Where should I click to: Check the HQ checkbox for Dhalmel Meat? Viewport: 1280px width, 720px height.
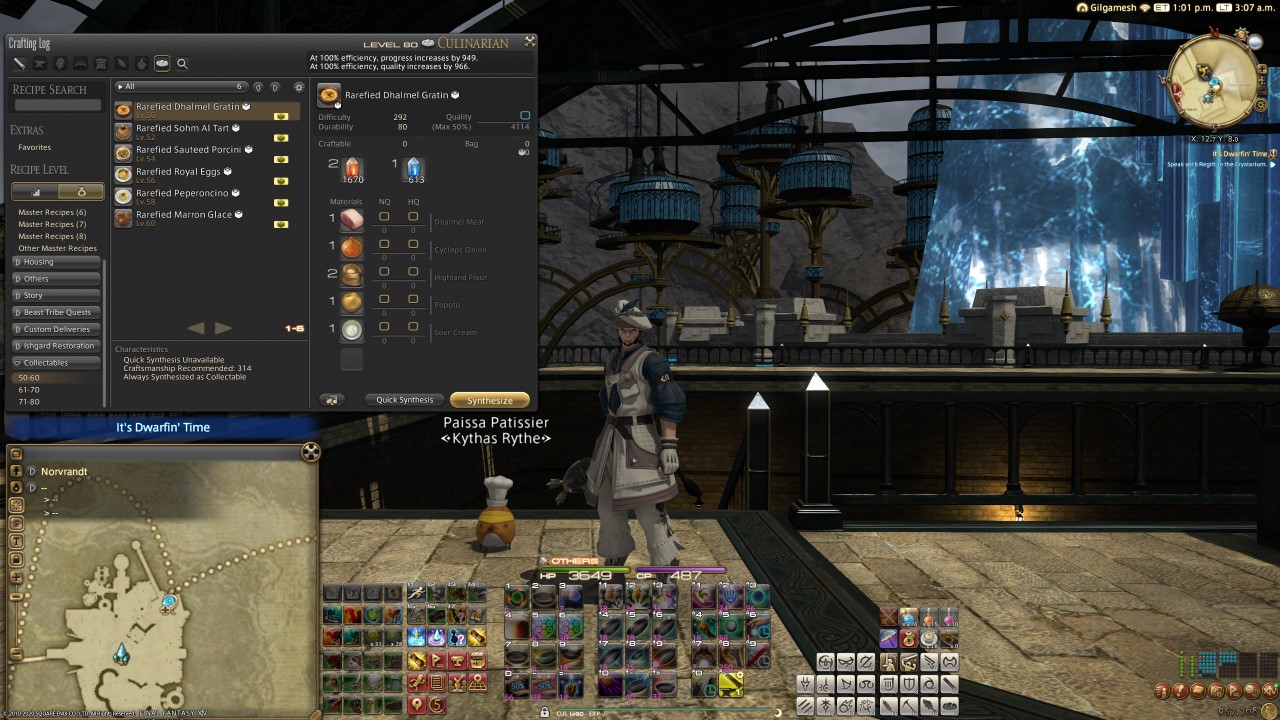(x=413, y=217)
